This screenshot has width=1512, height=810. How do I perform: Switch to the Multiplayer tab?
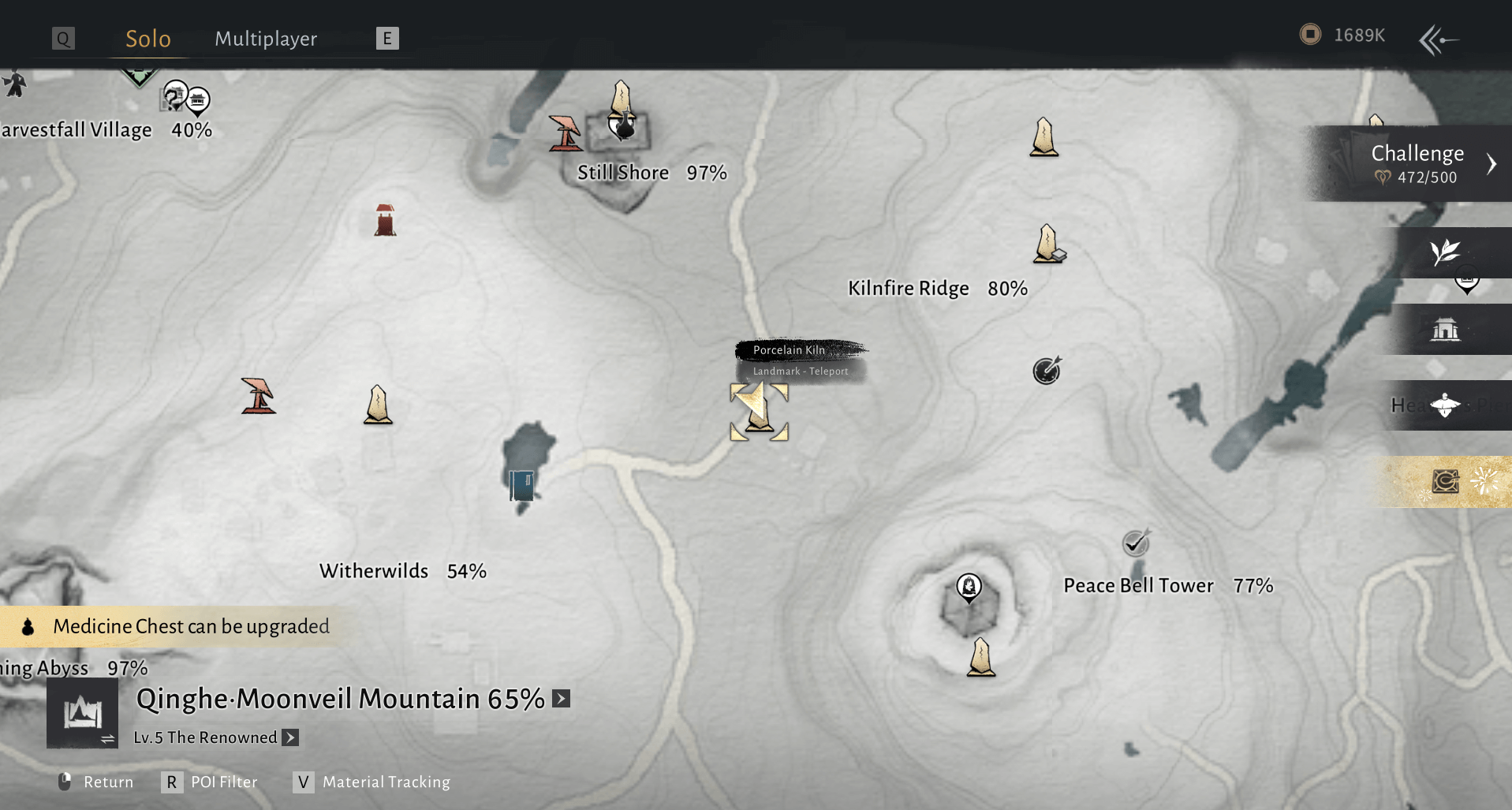[266, 39]
